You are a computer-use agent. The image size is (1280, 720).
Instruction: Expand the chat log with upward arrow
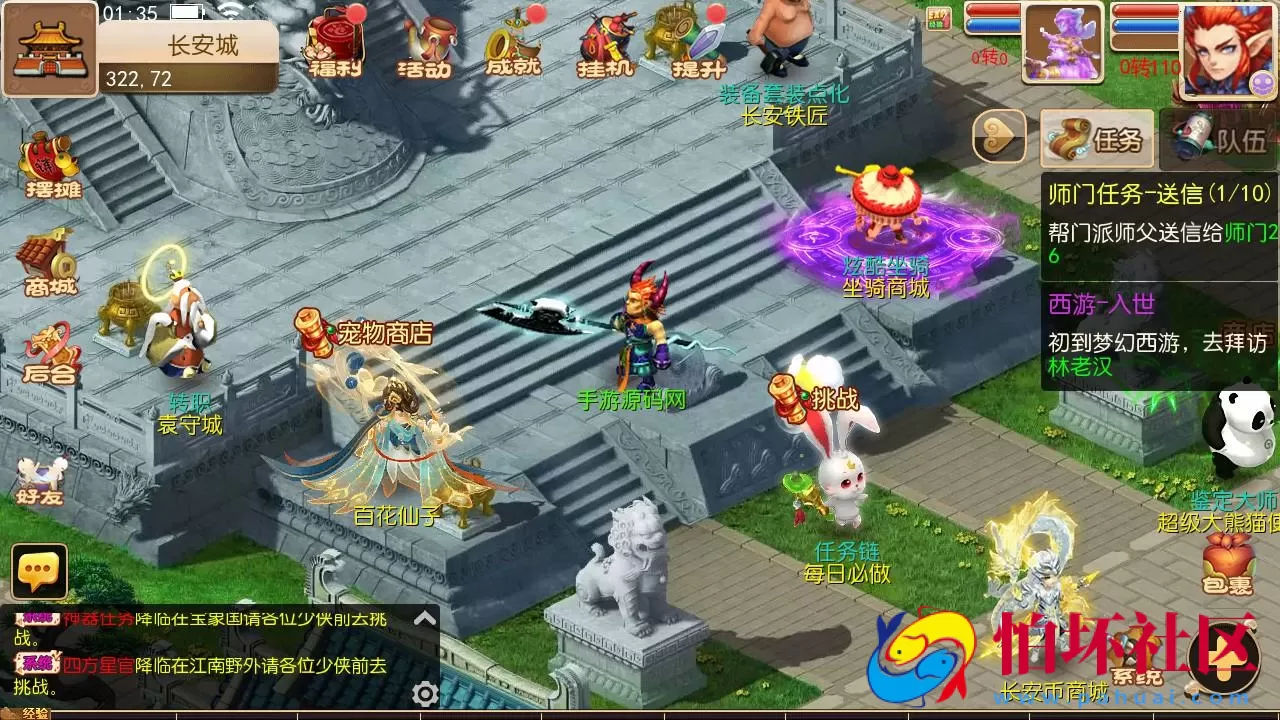[425, 618]
